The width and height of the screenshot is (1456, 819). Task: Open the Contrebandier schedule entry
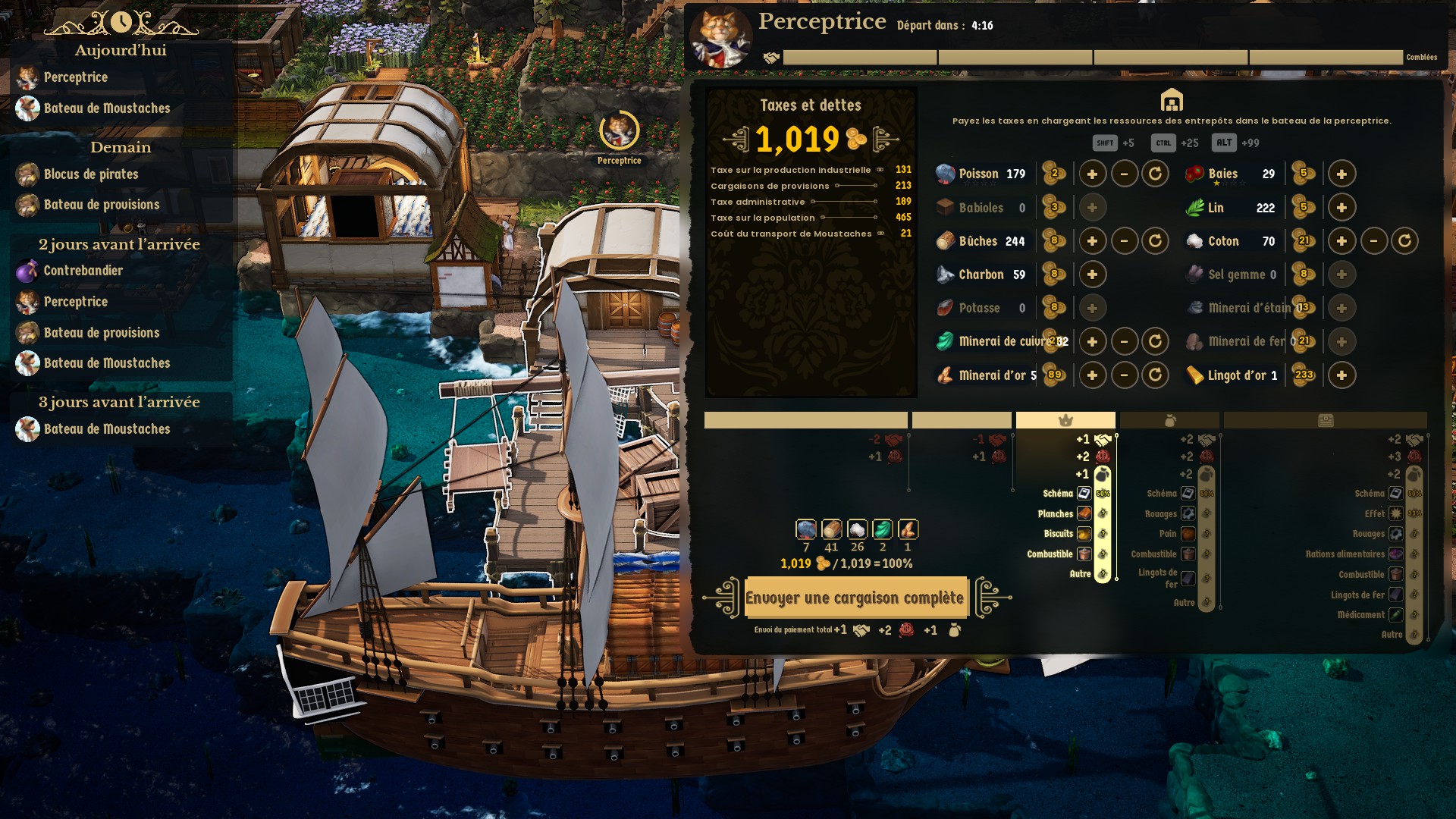point(83,271)
